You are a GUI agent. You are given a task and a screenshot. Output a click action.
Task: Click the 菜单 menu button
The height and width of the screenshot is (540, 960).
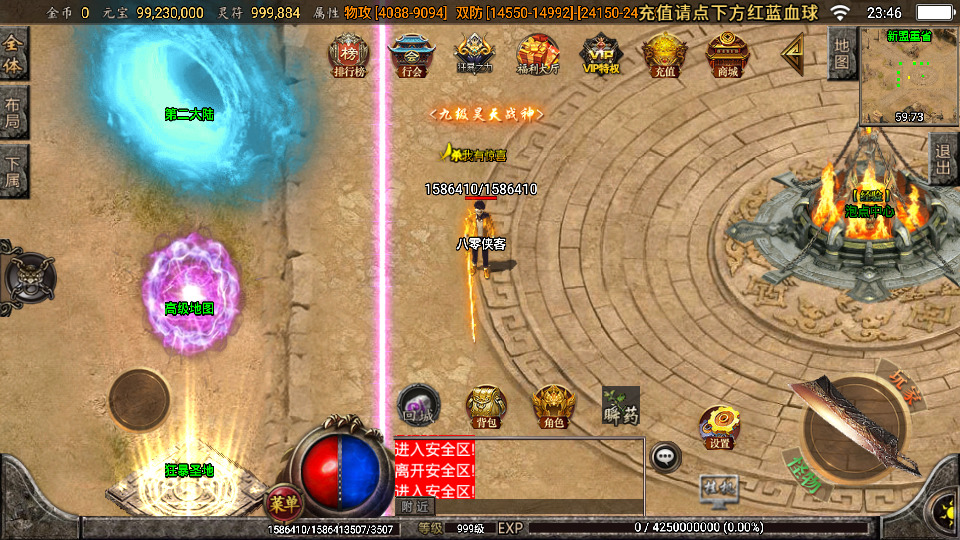click(x=283, y=501)
